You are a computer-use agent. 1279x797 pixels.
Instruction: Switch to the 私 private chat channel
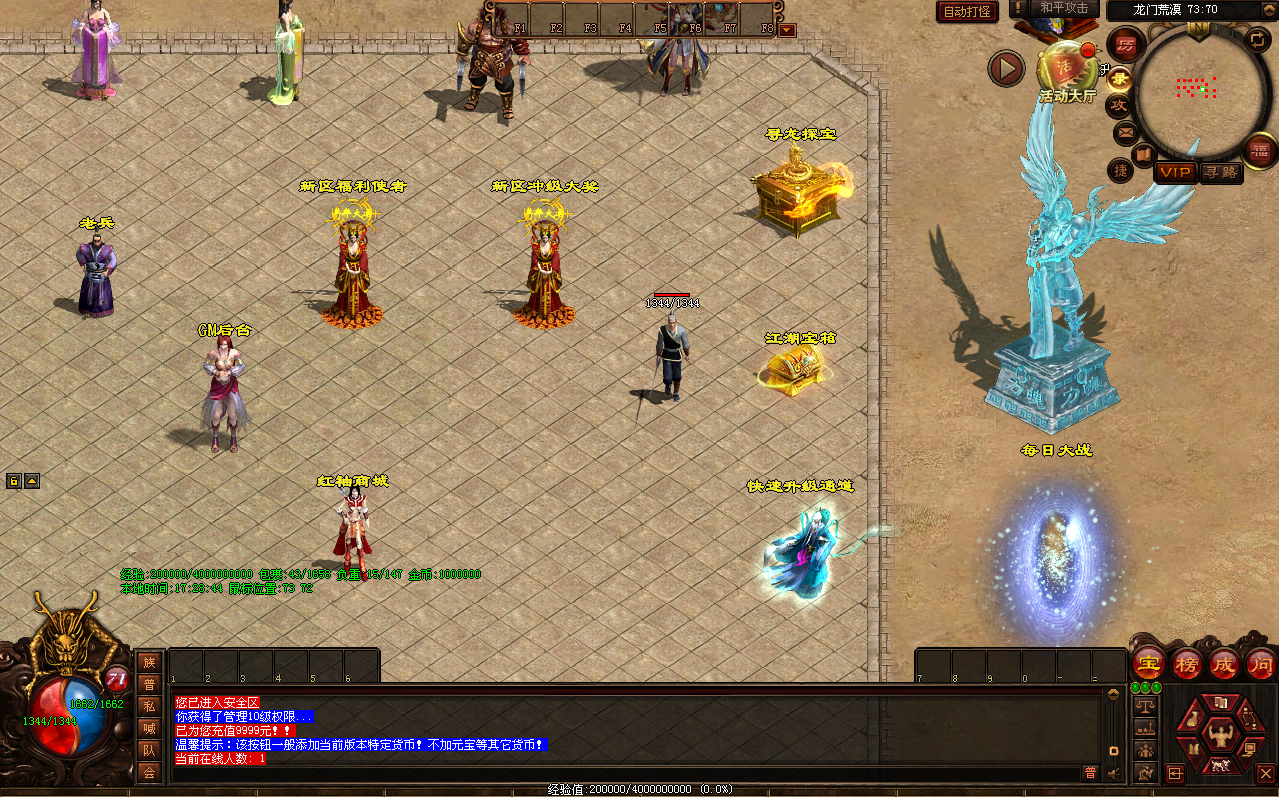tap(149, 706)
